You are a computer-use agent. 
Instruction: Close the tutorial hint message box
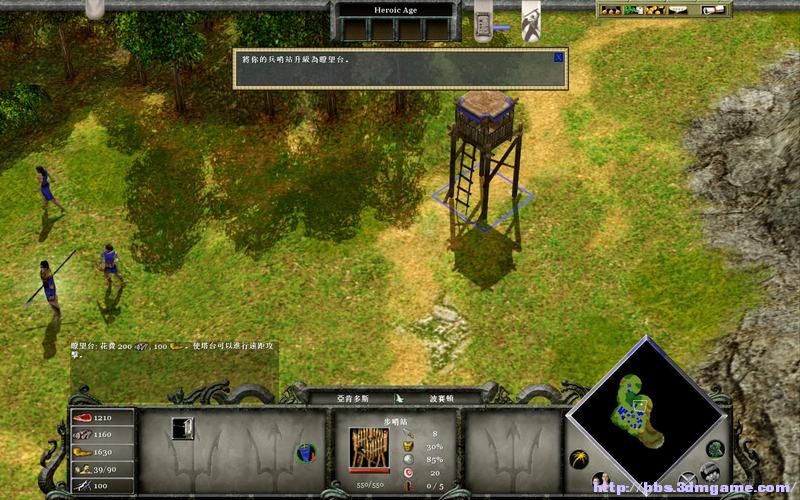[x=558, y=57]
